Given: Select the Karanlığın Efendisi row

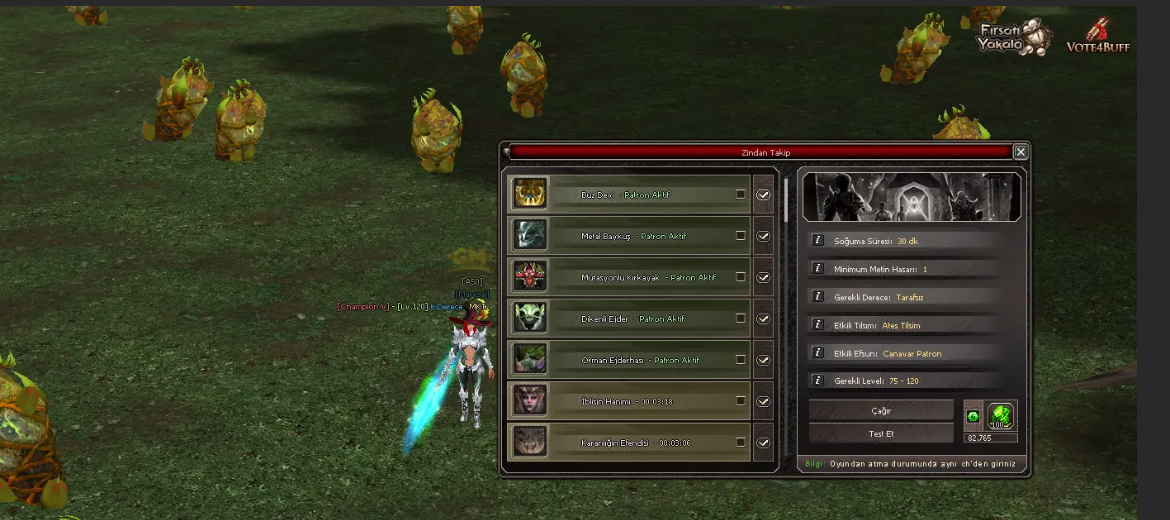Looking at the screenshot, I should (x=630, y=441).
